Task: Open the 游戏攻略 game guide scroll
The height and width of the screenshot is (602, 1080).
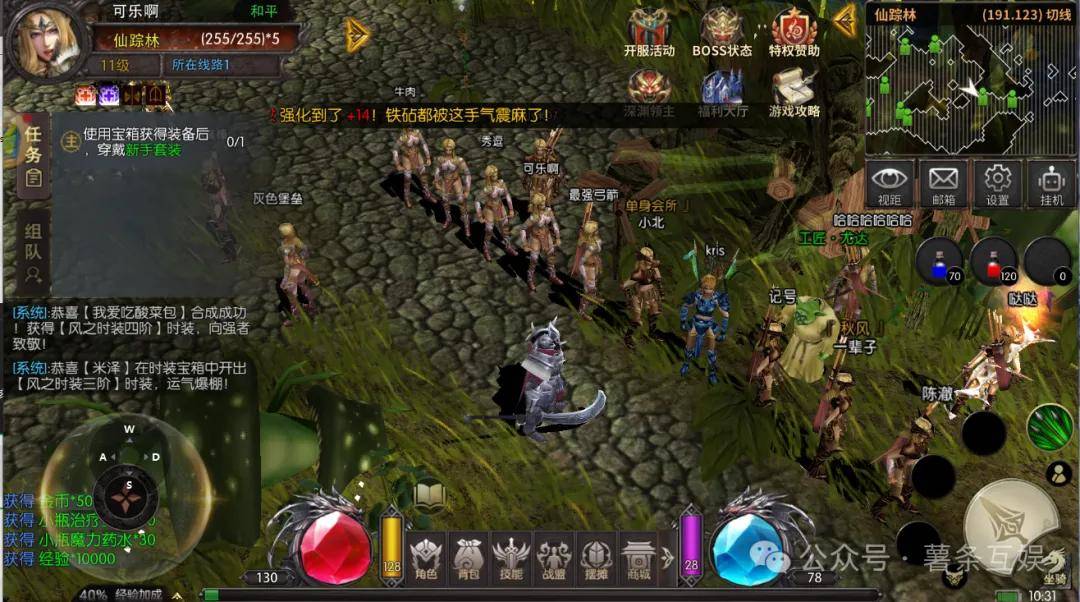Action: 794,92
